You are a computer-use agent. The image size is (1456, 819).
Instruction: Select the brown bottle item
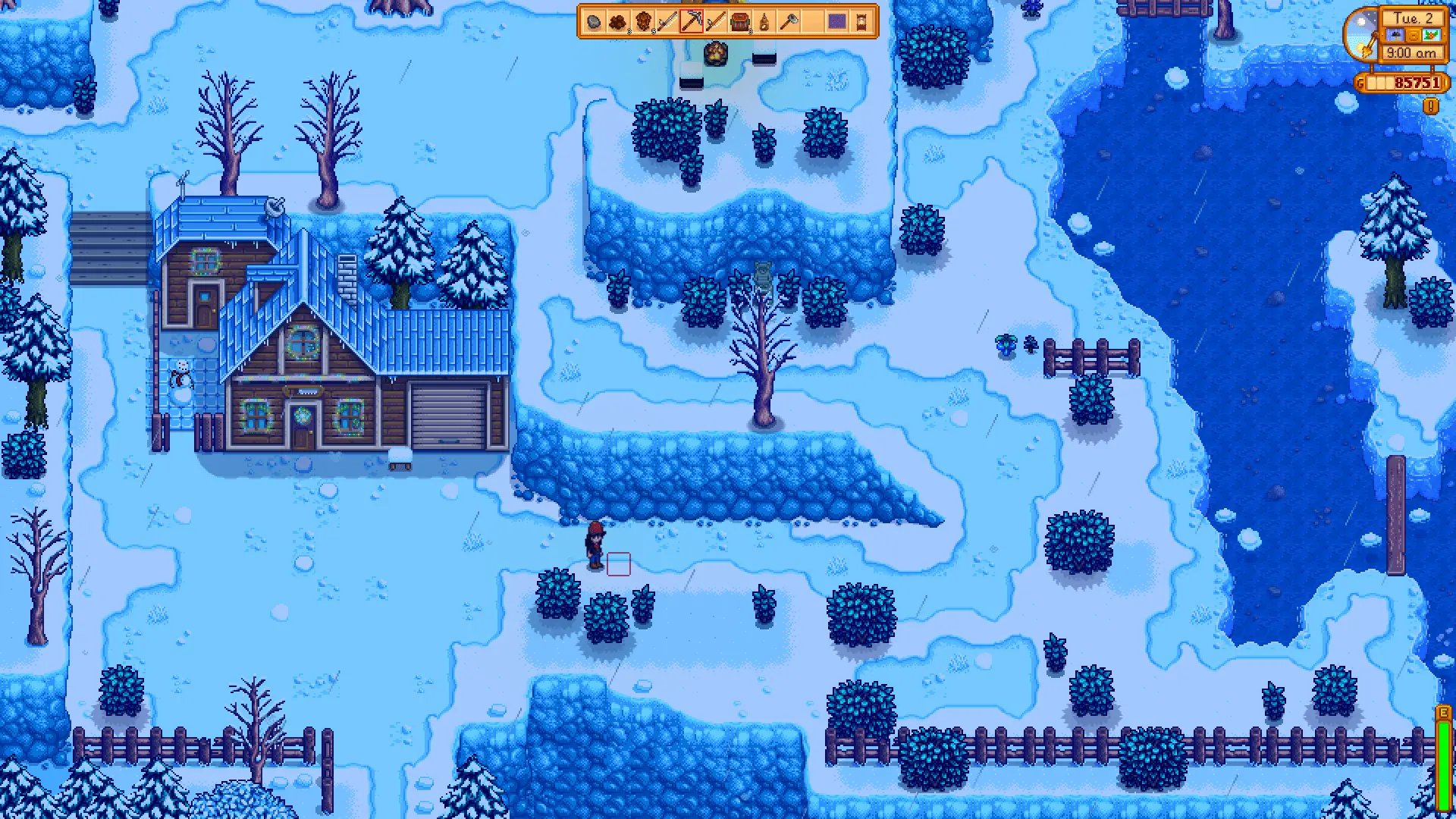click(764, 22)
